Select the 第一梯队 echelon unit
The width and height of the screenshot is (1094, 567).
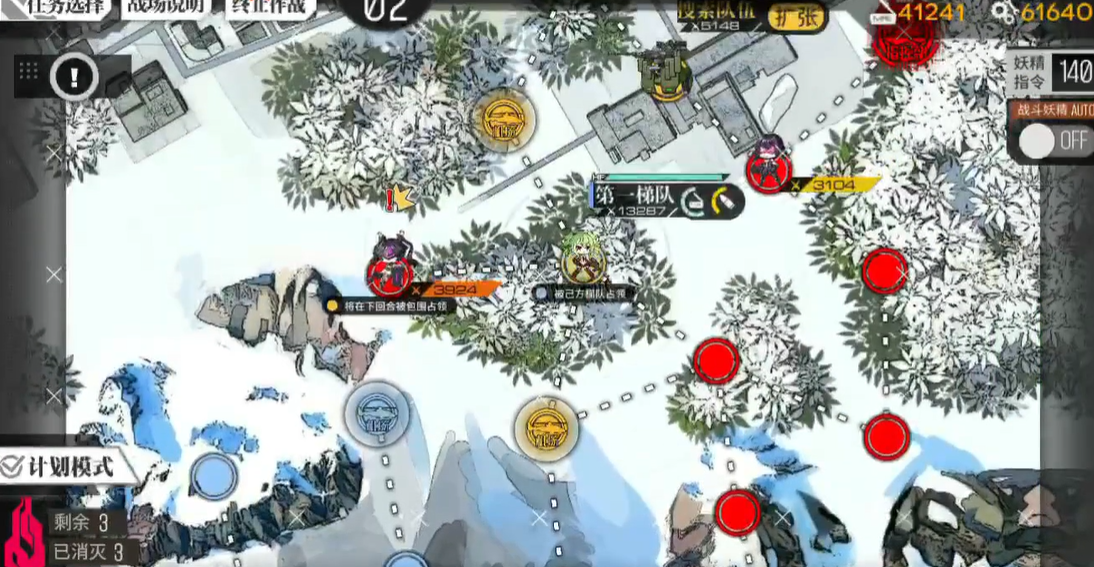[x=583, y=261]
